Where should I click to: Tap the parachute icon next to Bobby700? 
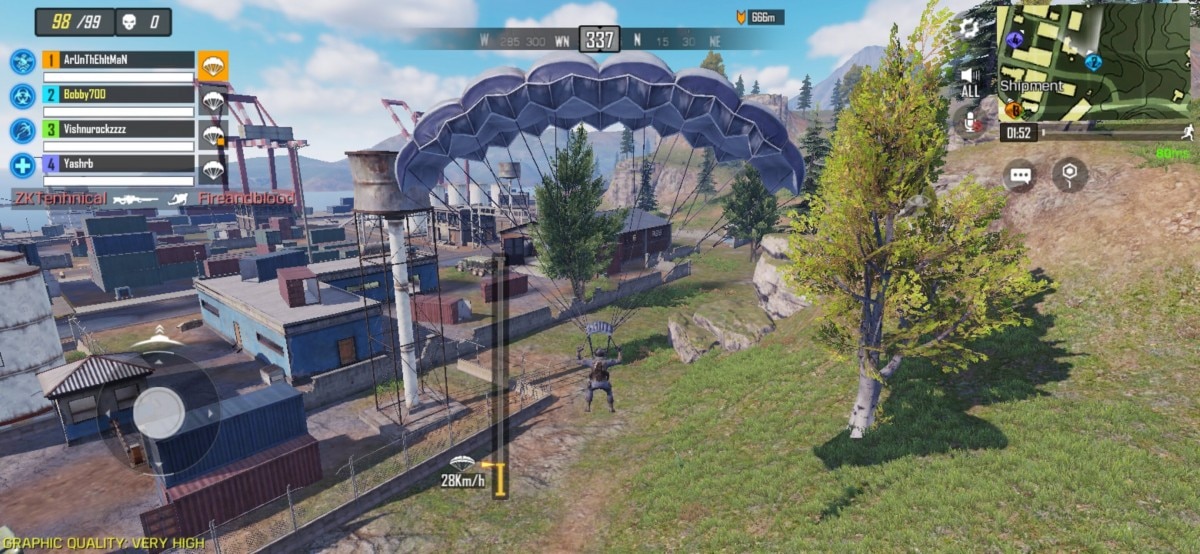[x=213, y=100]
